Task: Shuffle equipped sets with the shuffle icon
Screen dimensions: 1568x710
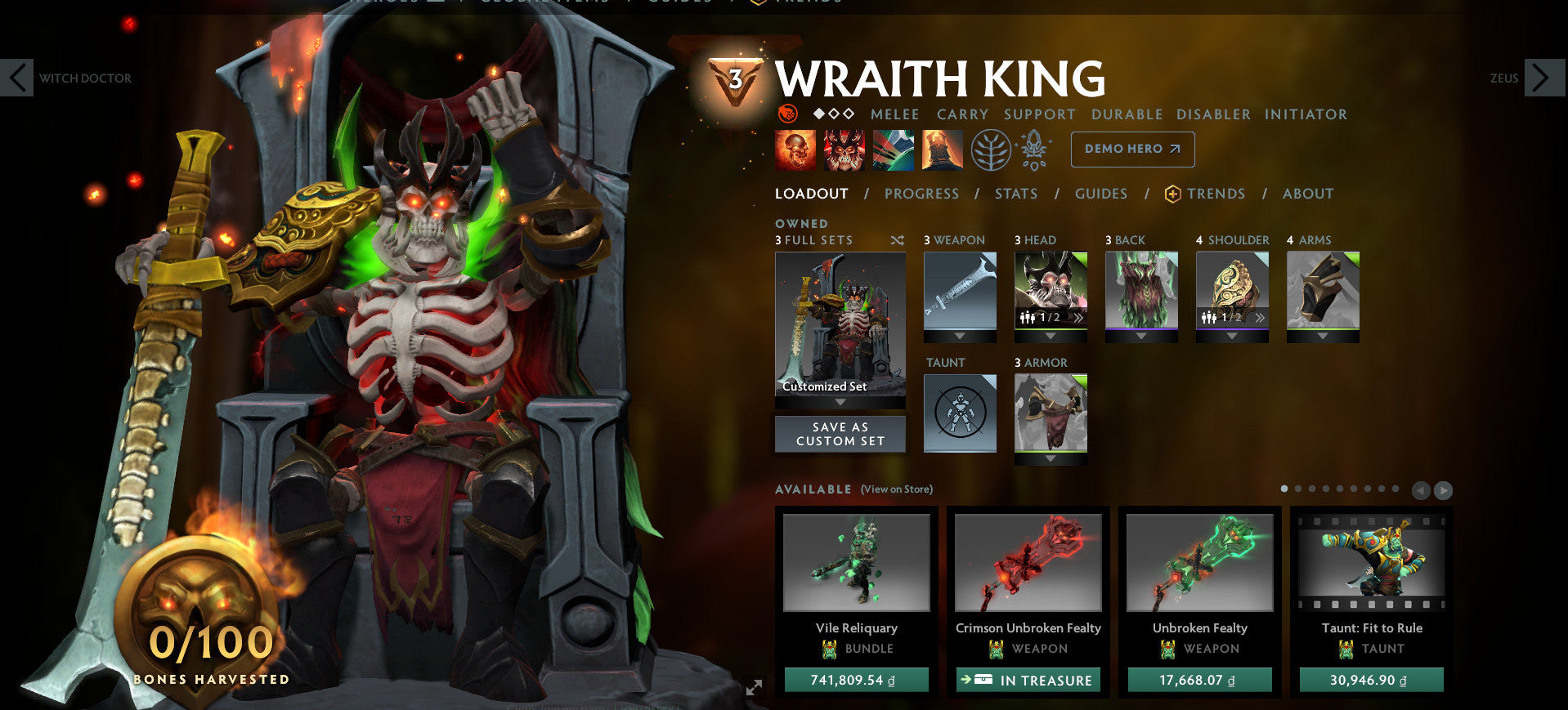Action: click(x=897, y=239)
